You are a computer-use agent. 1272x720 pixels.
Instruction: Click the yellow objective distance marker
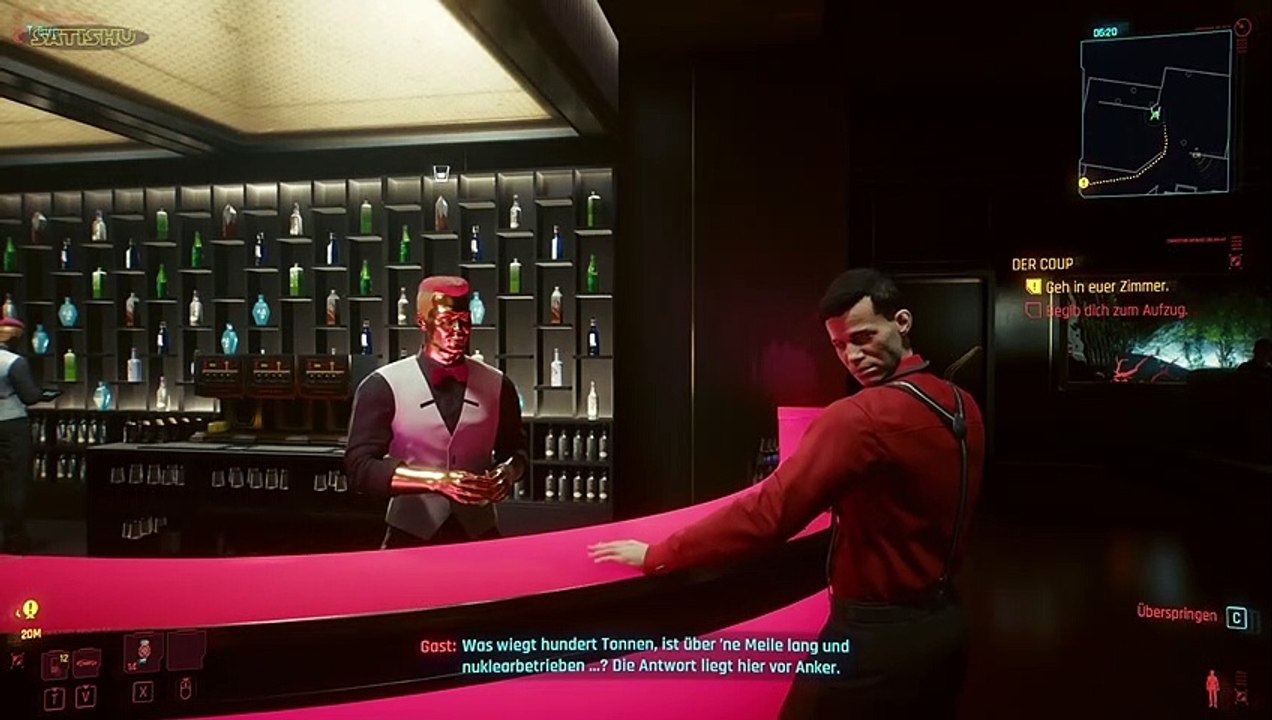pos(30,609)
